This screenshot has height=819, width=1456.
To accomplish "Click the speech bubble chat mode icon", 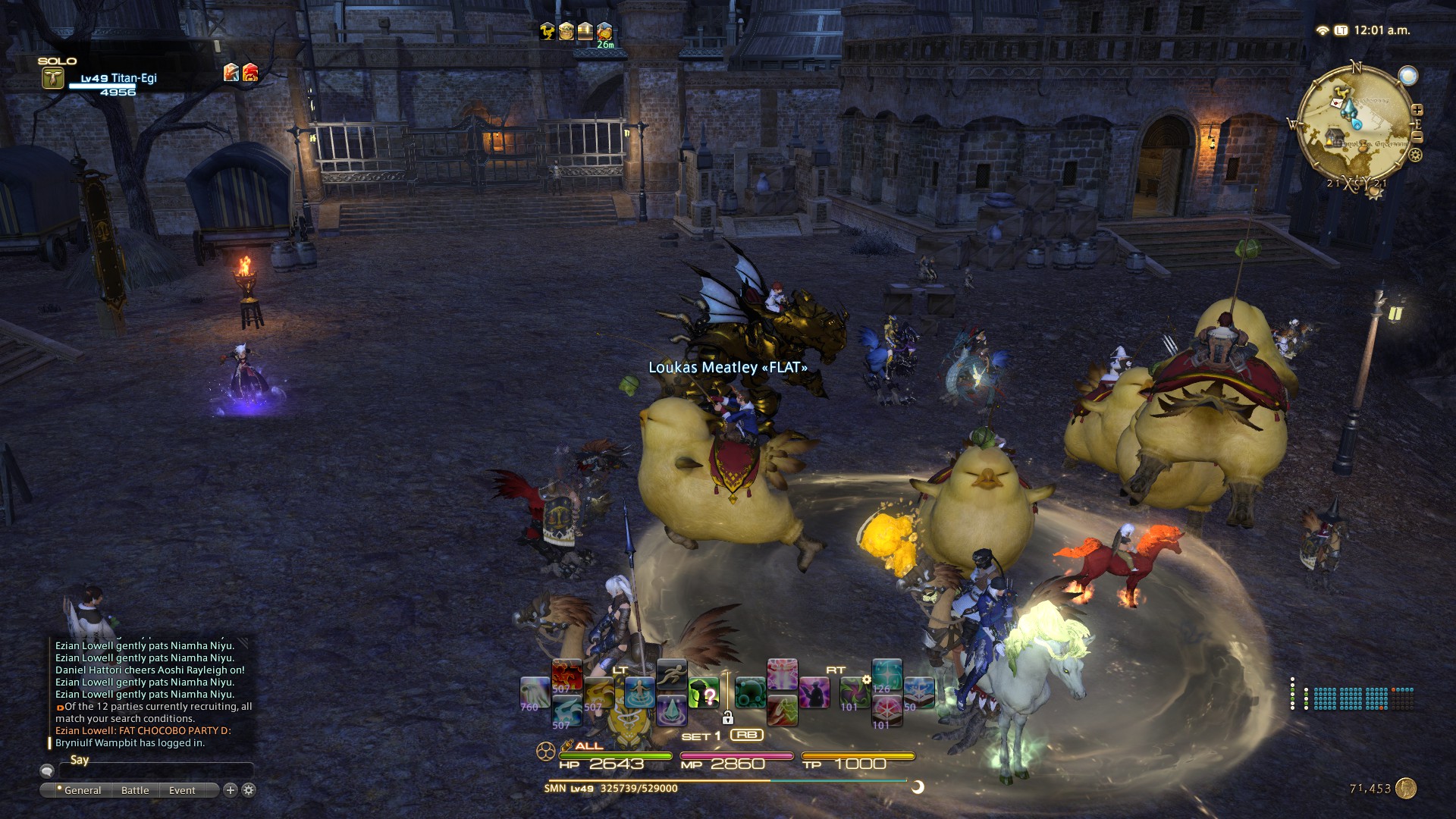I will coord(47,770).
